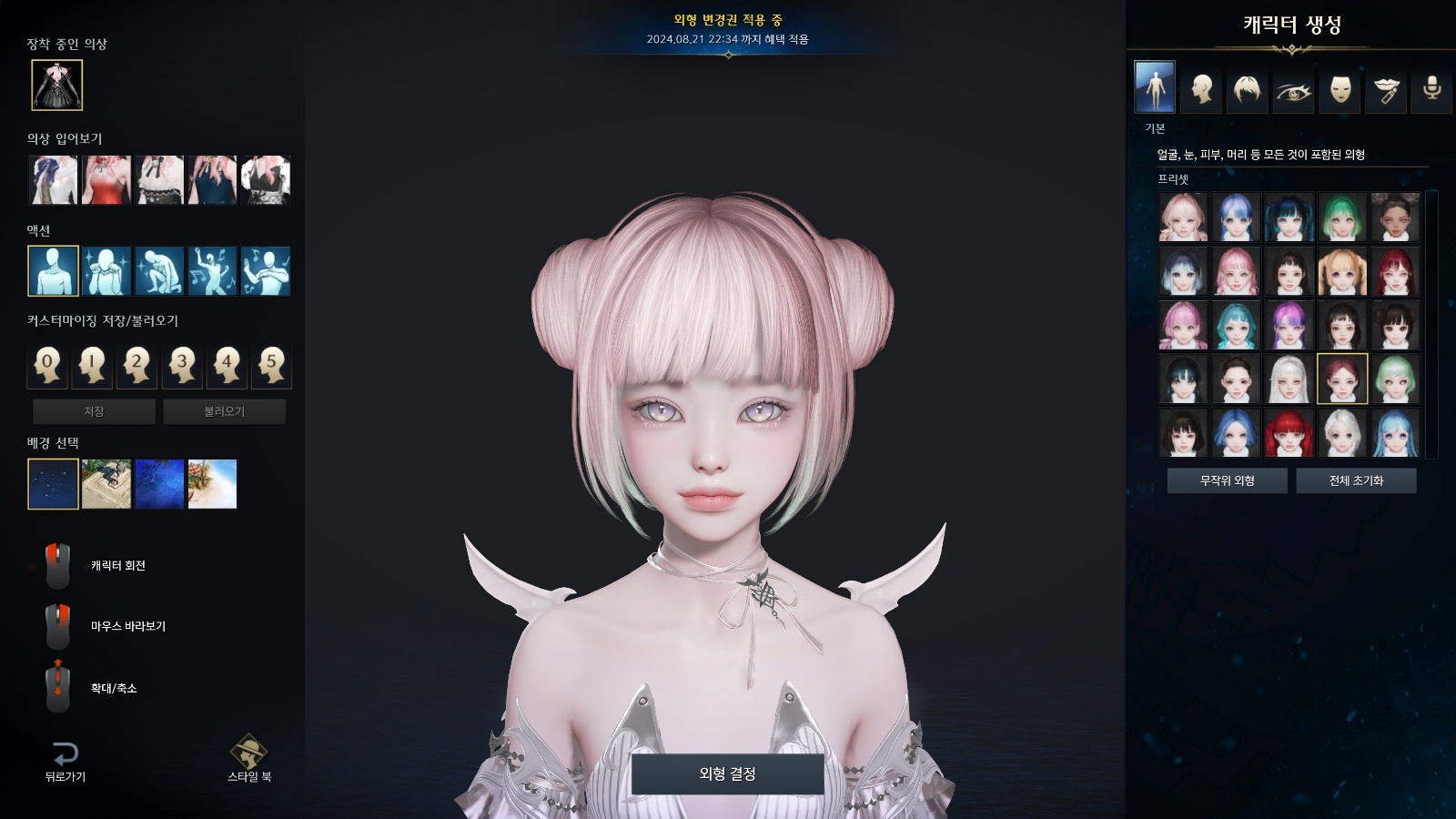This screenshot has height=819, width=1456.
Task: Choose customization save slot 3
Action: (182, 365)
